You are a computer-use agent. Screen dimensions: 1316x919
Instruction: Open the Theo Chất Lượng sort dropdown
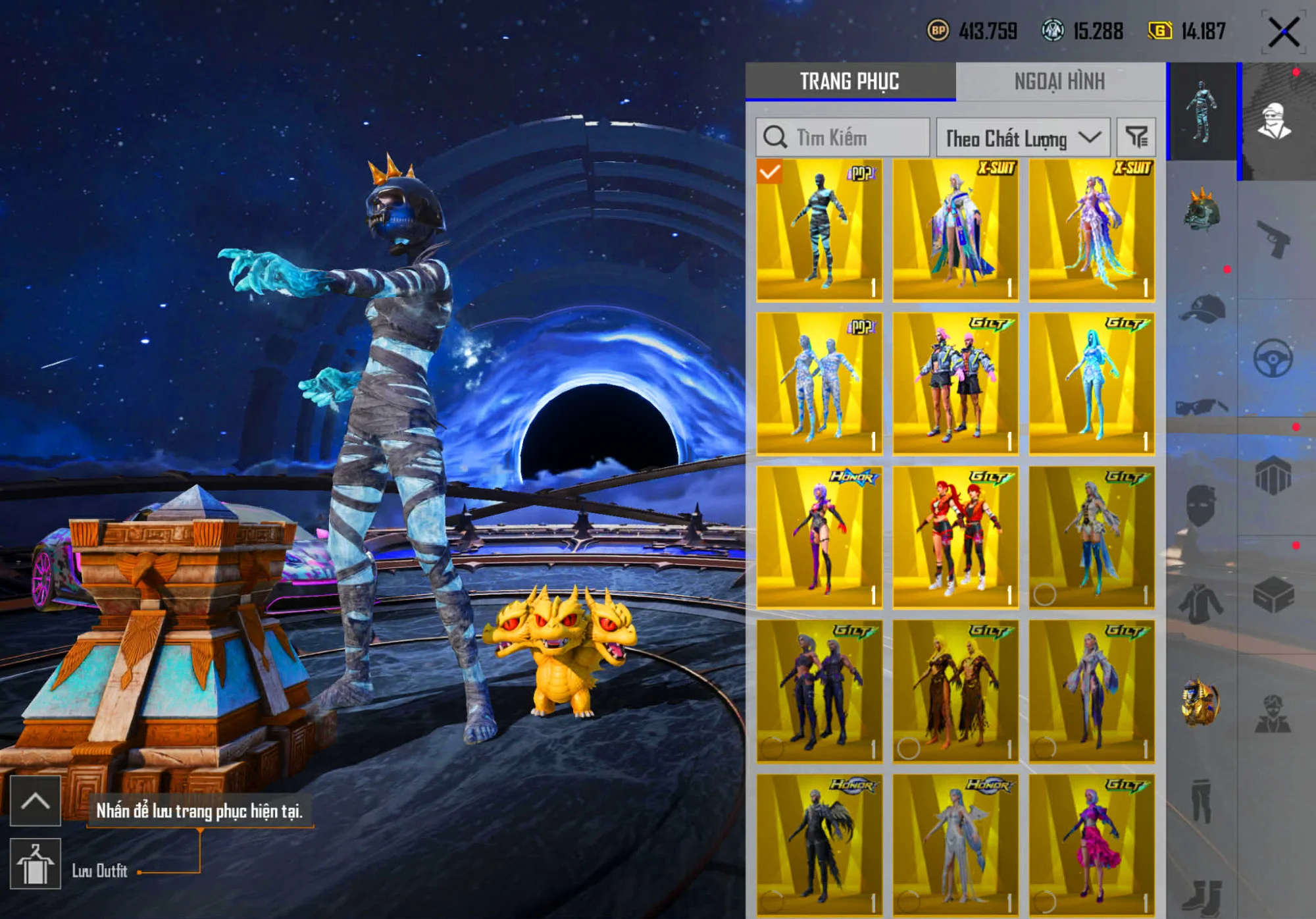[1023, 138]
